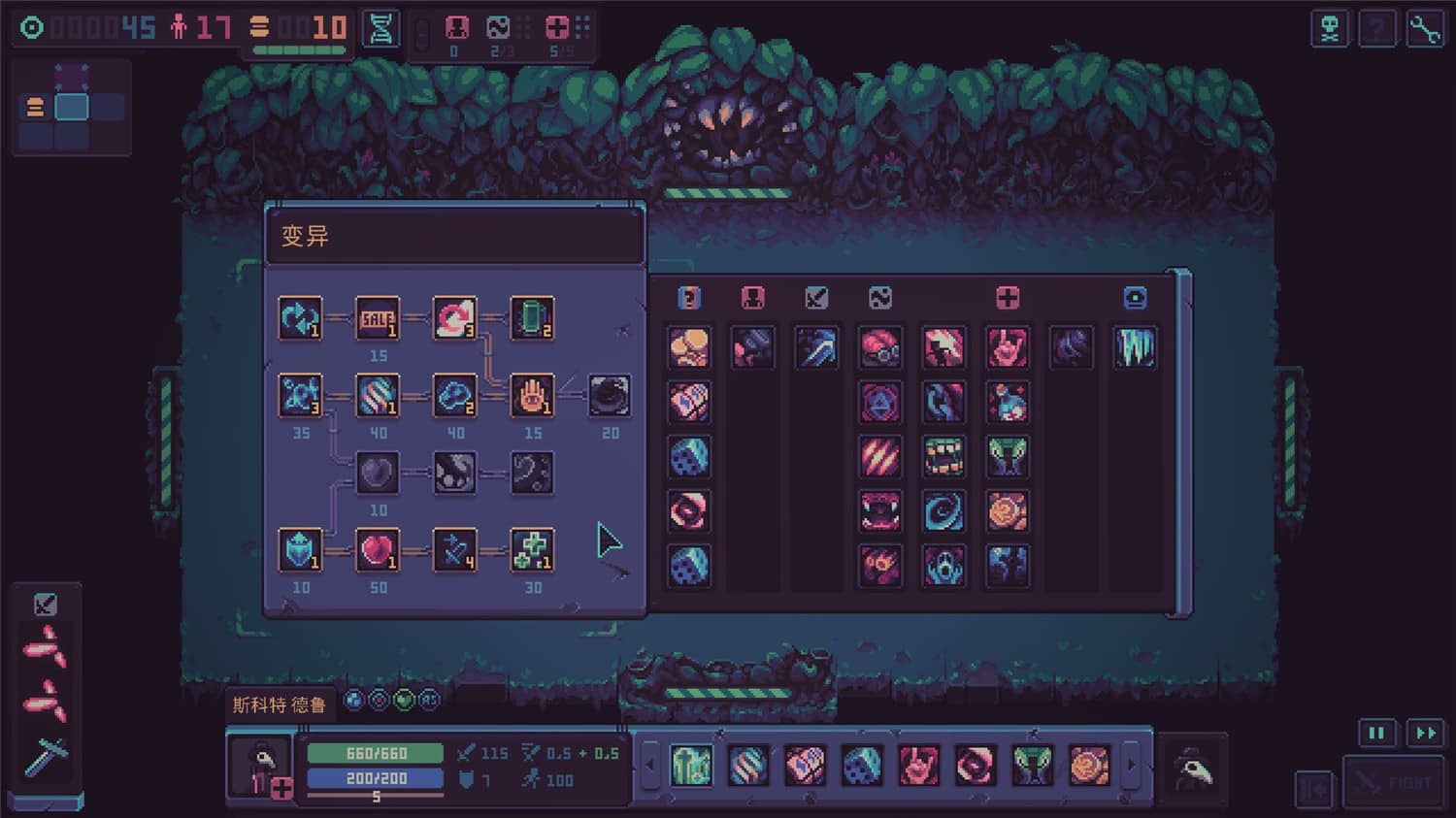This screenshot has height=818, width=1456.
Task: Click the skull icon in the top right corner
Action: click(1329, 27)
